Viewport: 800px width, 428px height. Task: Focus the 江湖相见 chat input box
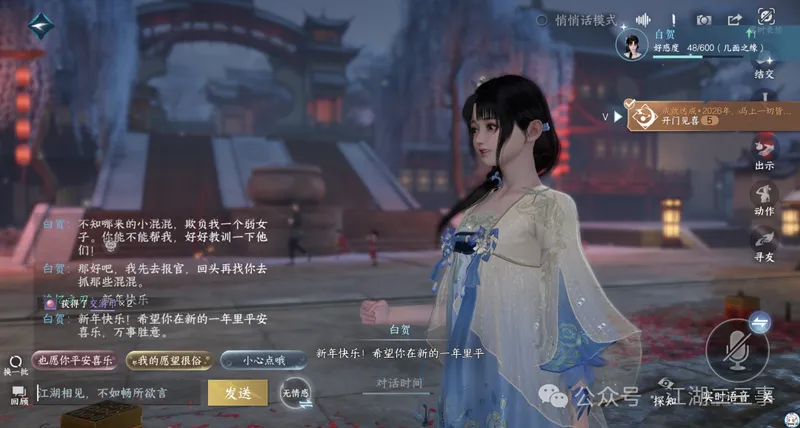tap(118, 392)
